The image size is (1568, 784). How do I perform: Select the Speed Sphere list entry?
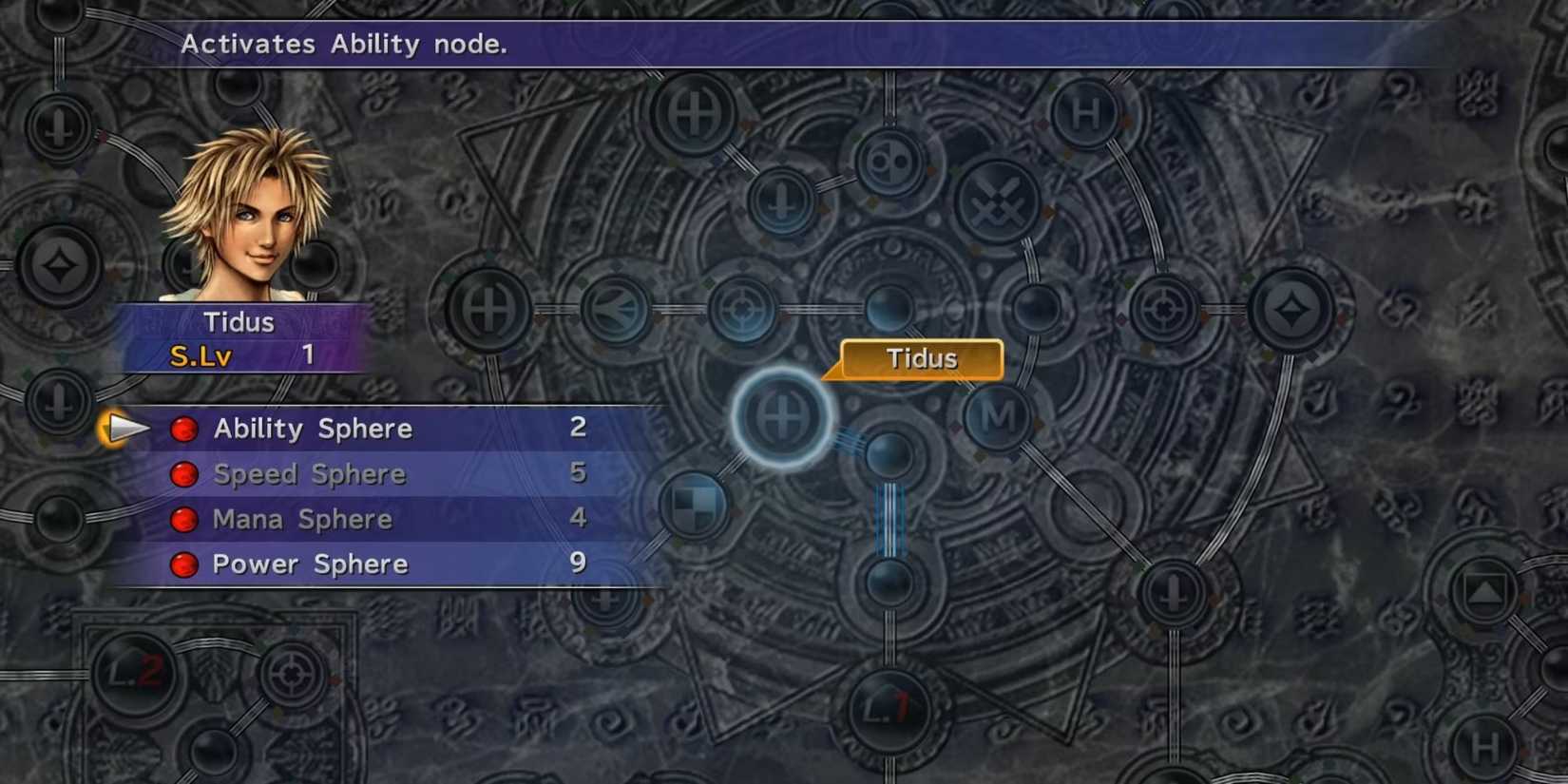309,473
